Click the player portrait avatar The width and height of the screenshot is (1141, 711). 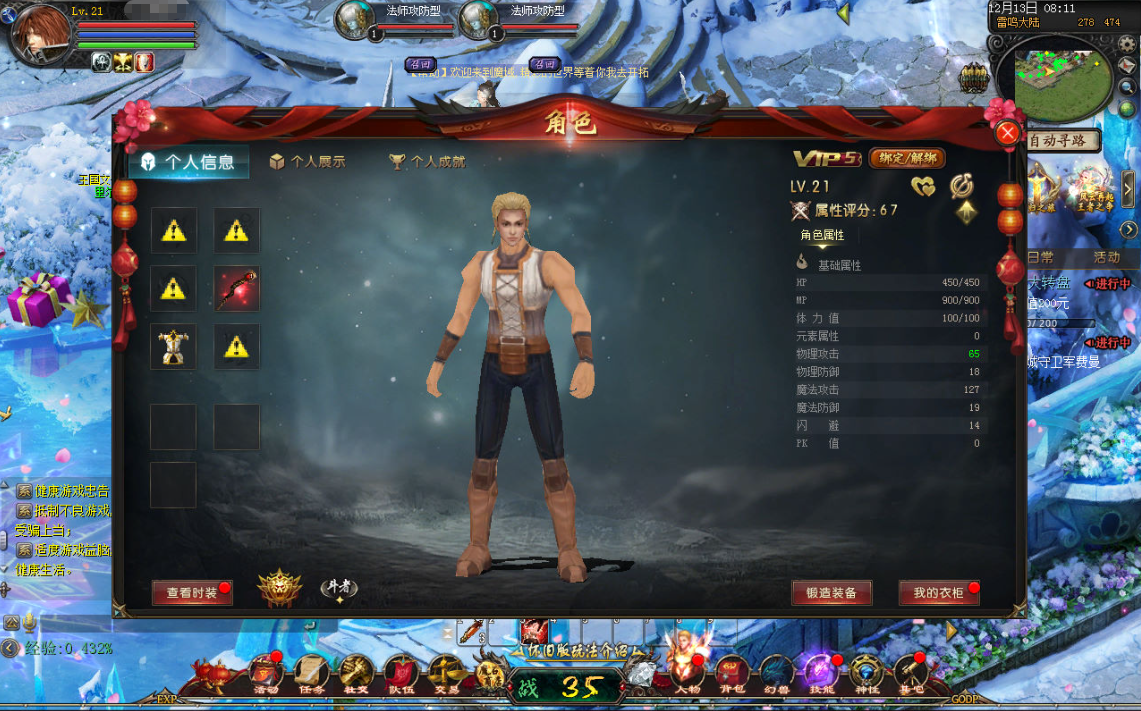[40, 32]
